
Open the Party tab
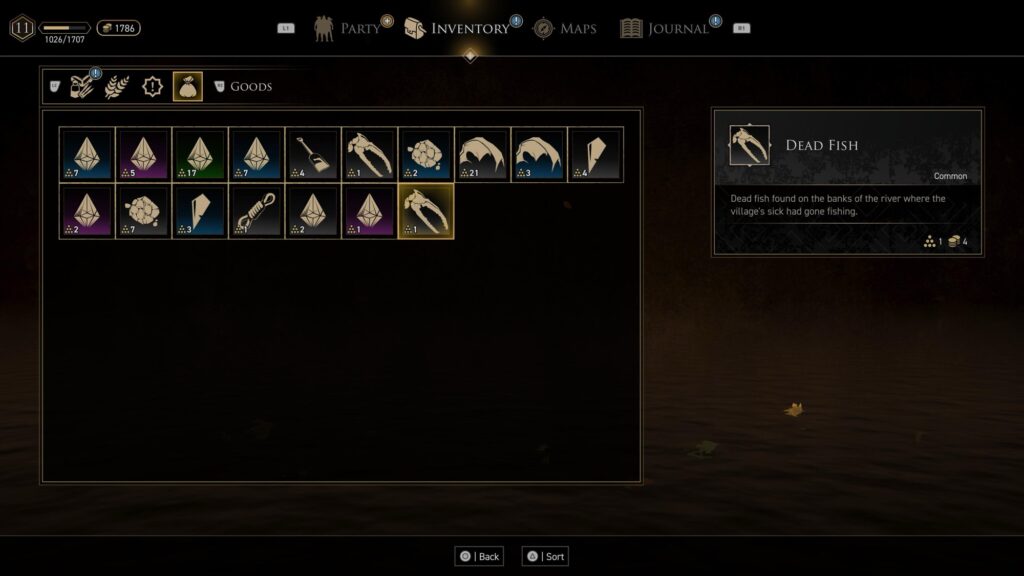point(350,28)
